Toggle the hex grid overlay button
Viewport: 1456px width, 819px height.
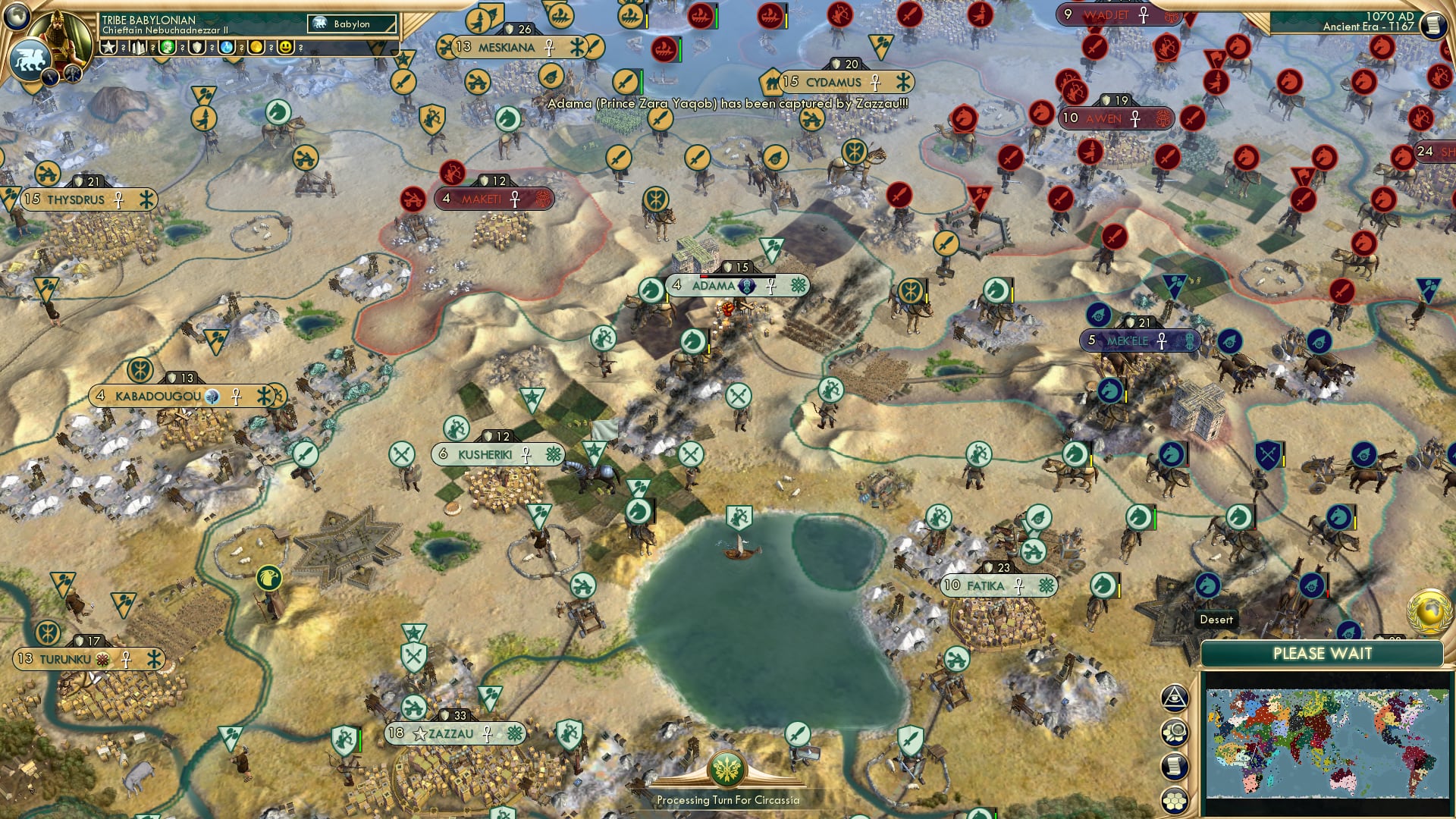[1174, 800]
